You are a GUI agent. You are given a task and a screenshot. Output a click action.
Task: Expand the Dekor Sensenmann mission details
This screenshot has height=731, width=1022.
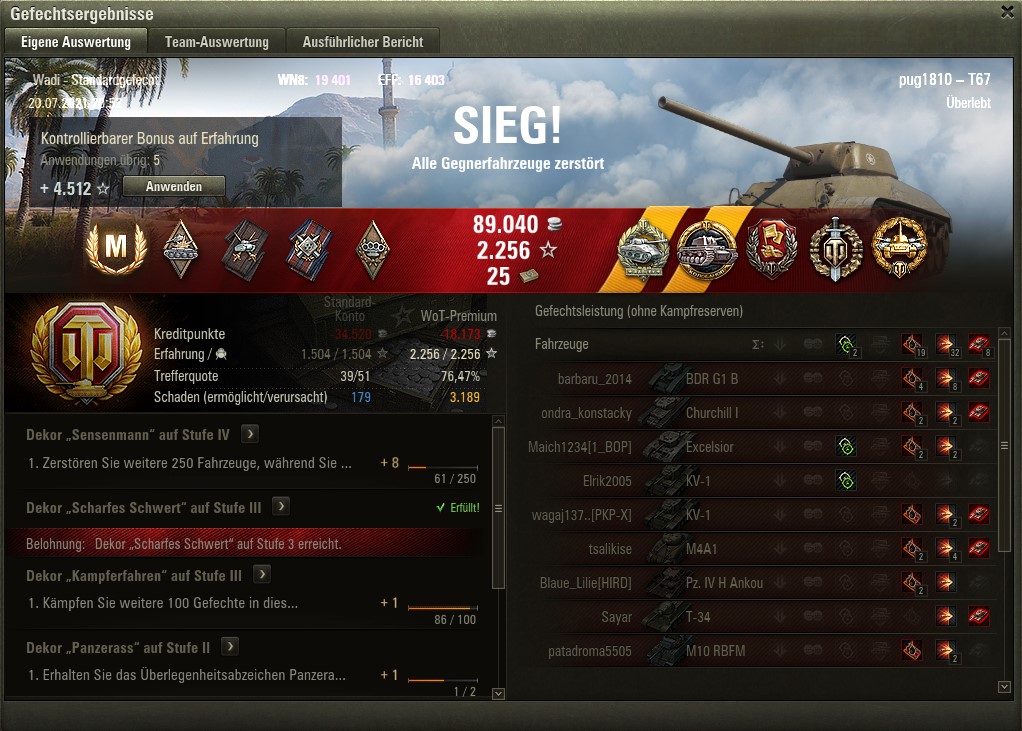point(250,434)
